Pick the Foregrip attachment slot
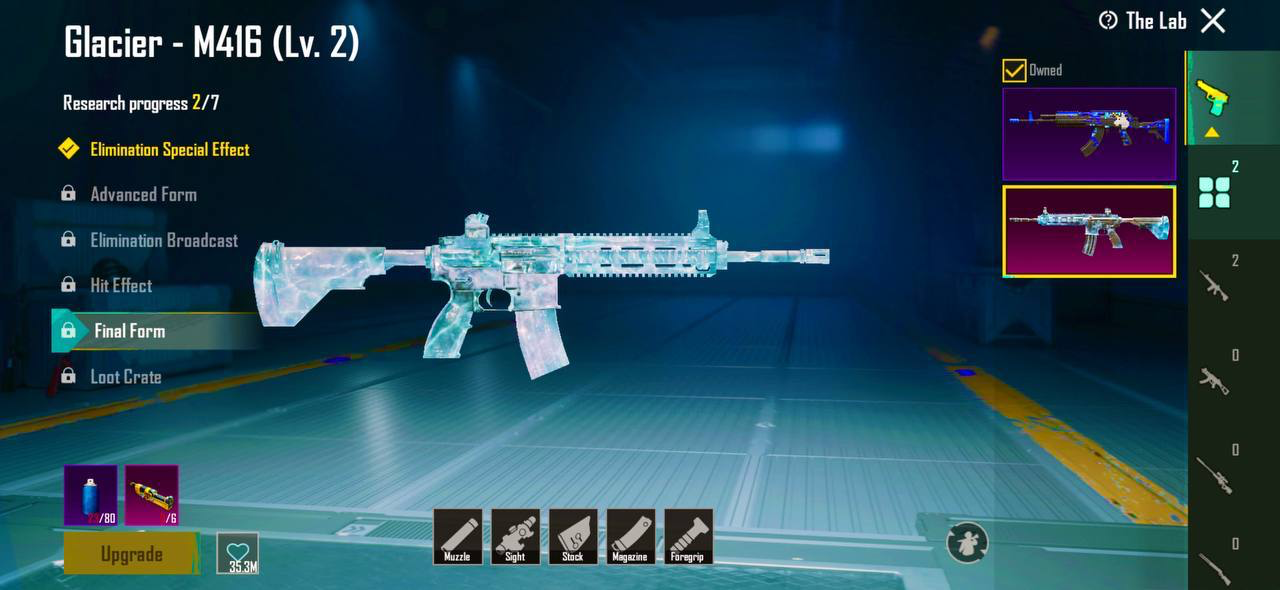 (x=688, y=537)
